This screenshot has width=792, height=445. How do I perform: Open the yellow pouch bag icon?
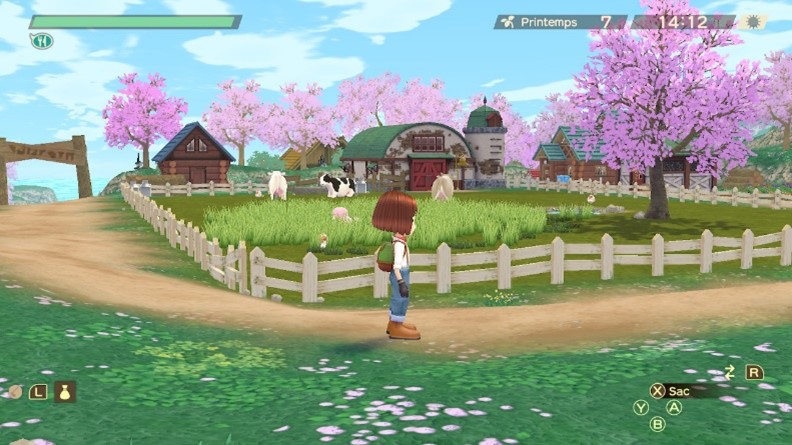pyautogui.click(x=65, y=391)
